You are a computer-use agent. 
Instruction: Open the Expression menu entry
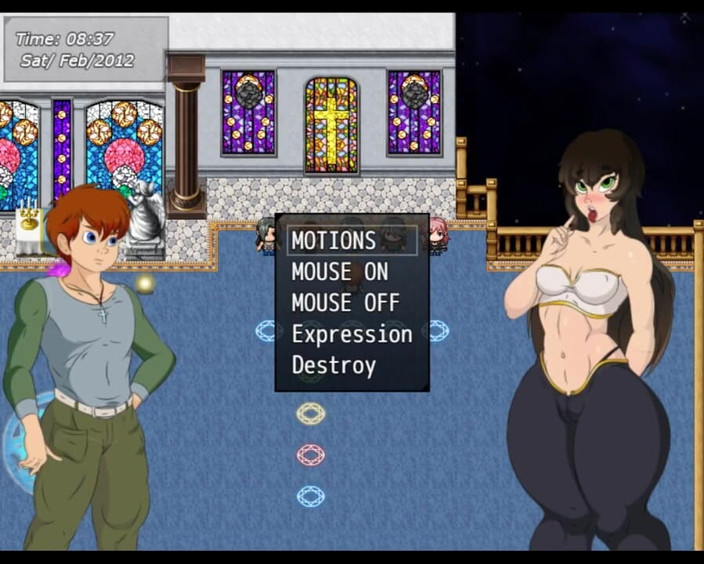(x=351, y=334)
